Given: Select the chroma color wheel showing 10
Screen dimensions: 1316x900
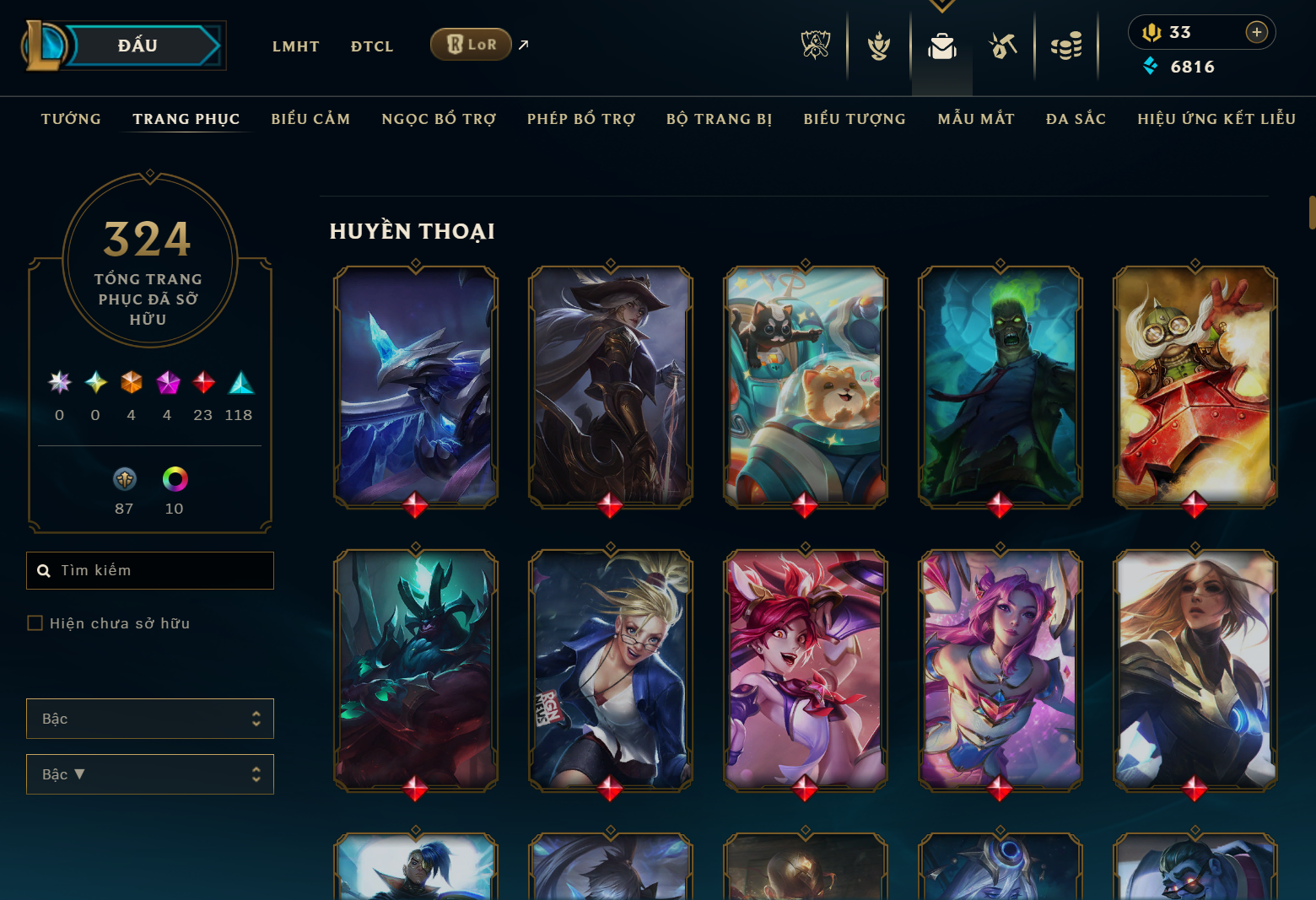Looking at the screenshot, I should tap(174, 481).
